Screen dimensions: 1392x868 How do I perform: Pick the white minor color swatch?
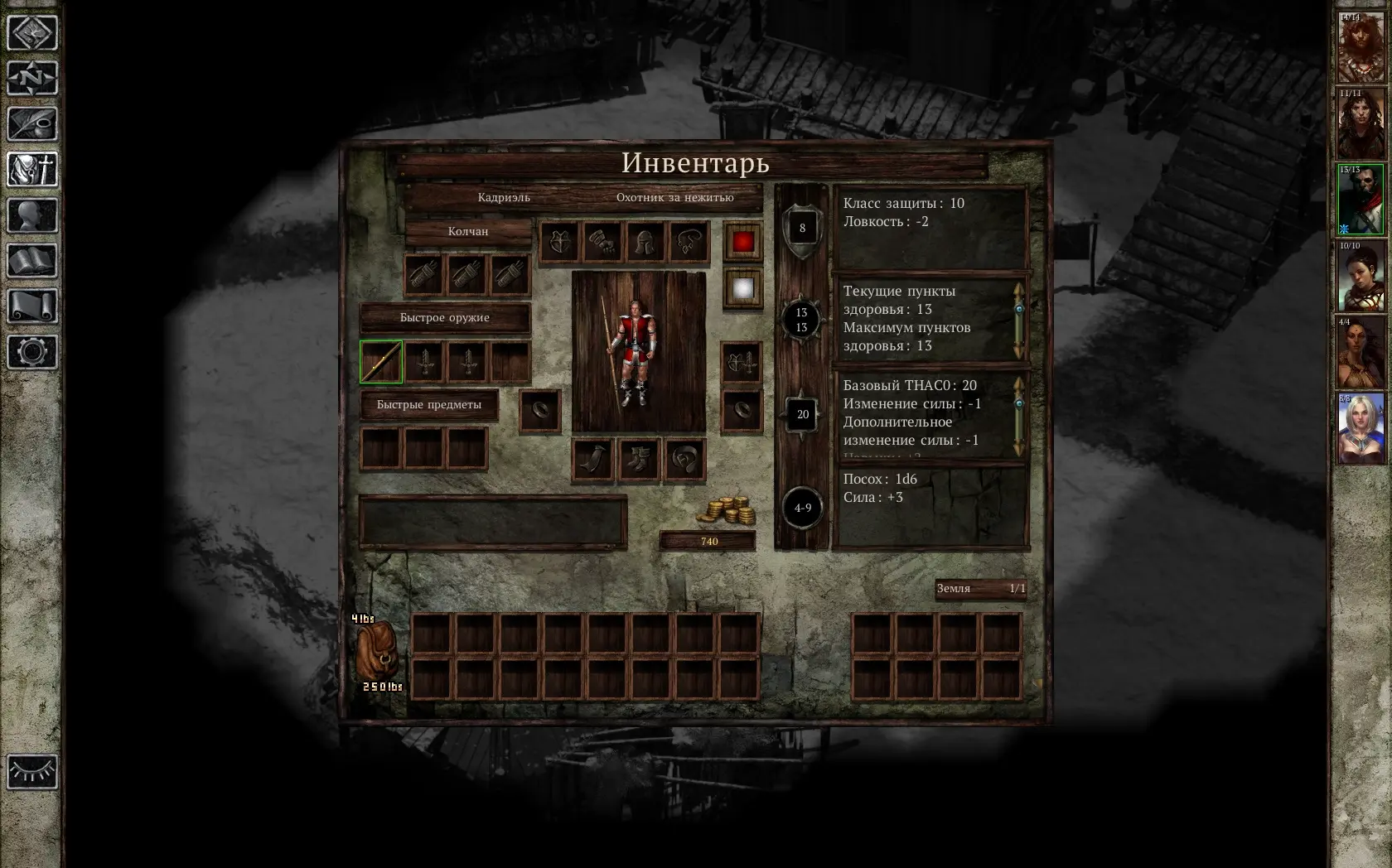click(x=742, y=288)
